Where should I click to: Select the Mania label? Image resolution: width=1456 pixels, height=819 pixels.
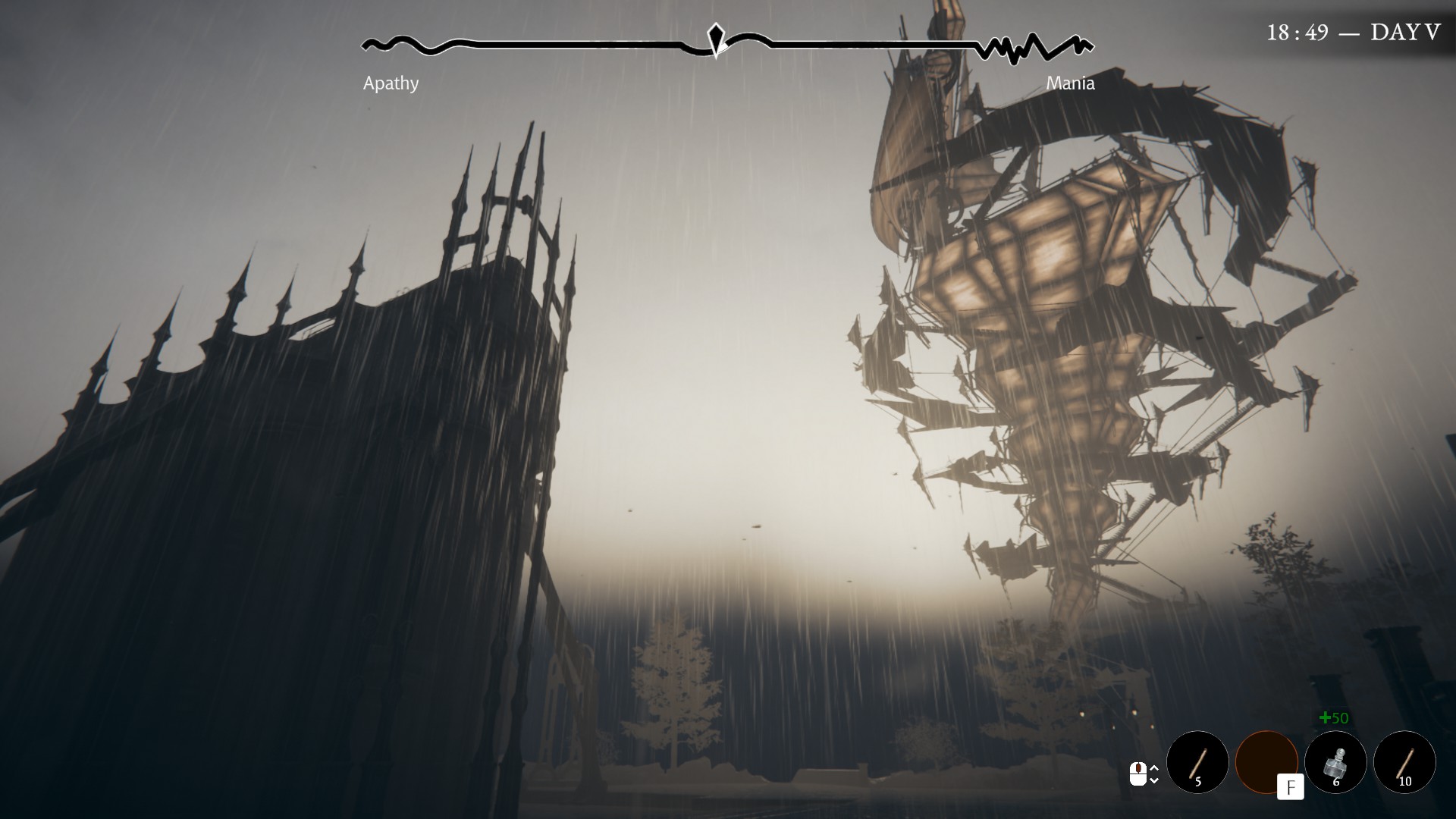pyautogui.click(x=1071, y=83)
